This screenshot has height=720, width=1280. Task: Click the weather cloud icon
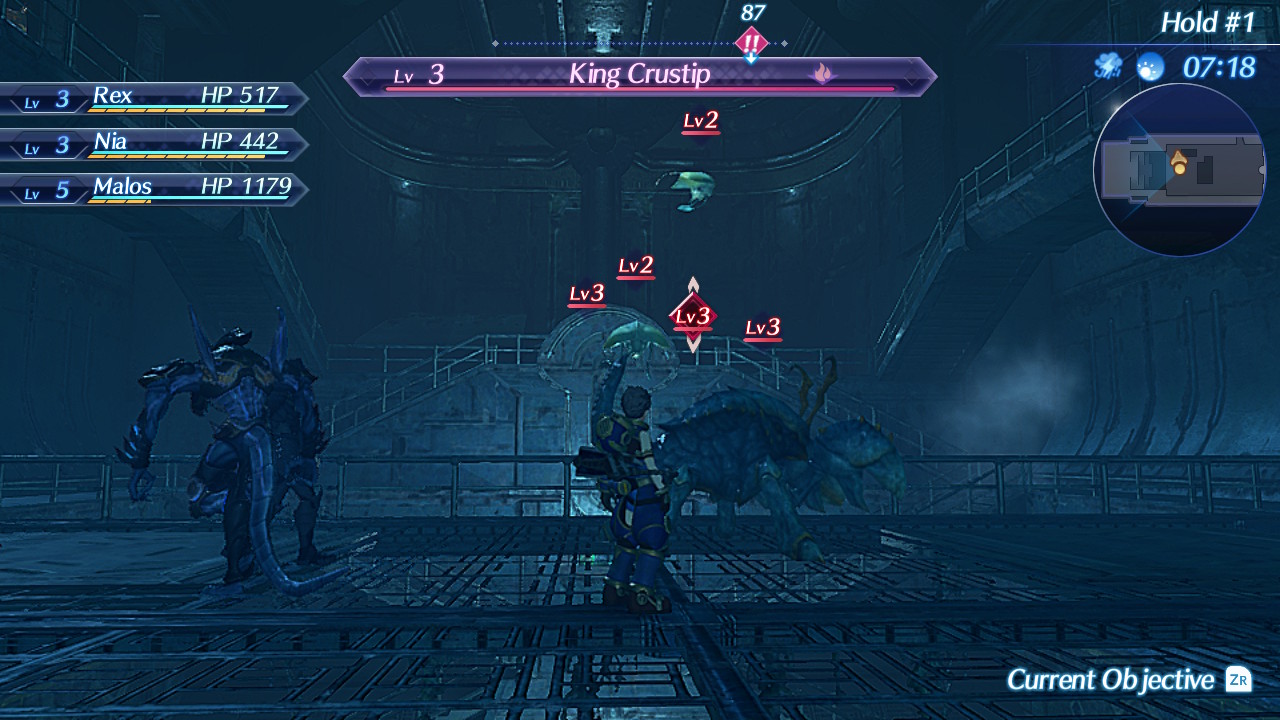(x=1108, y=67)
